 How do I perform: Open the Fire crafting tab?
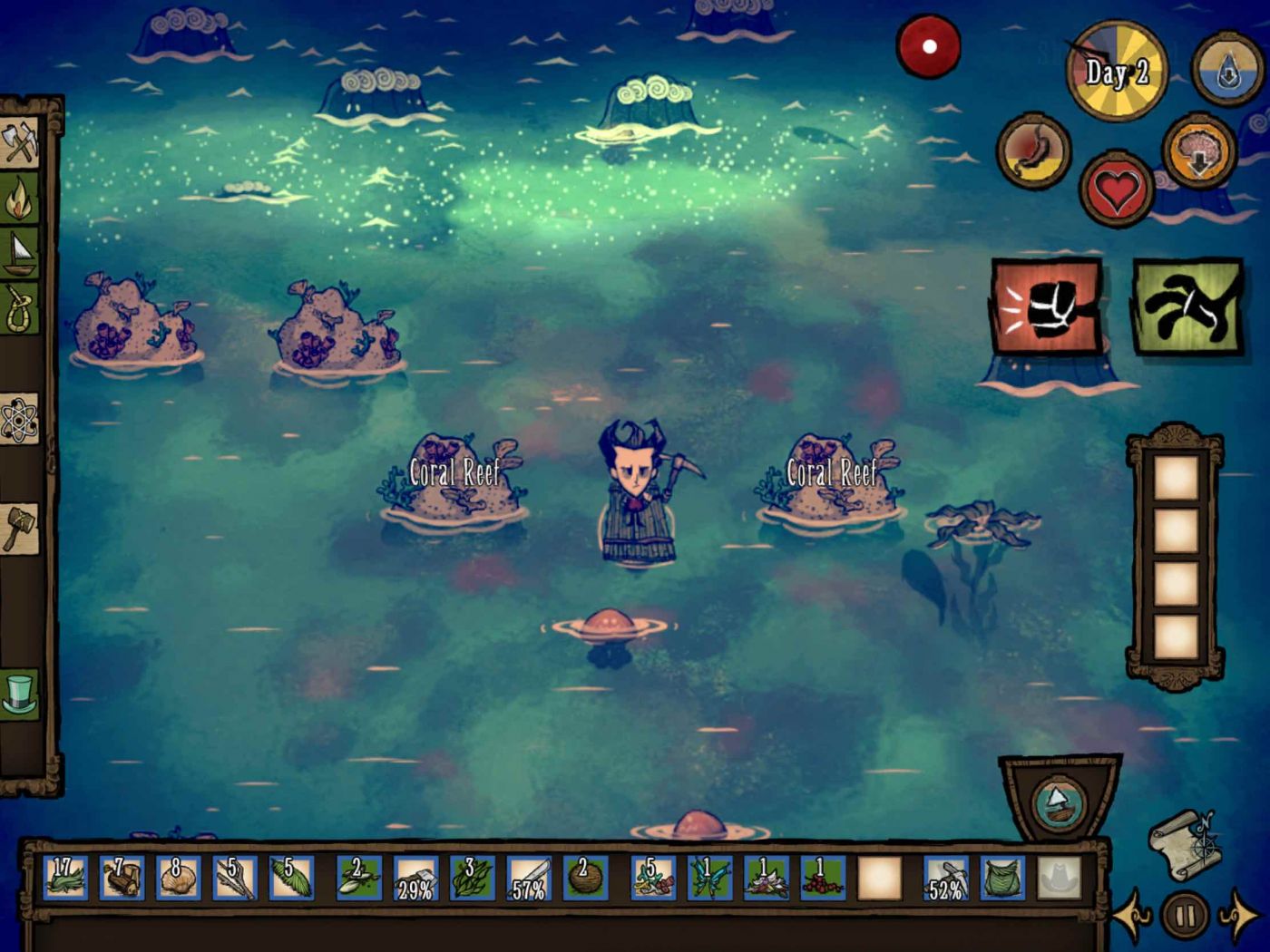pyautogui.click(x=20, y=199)
